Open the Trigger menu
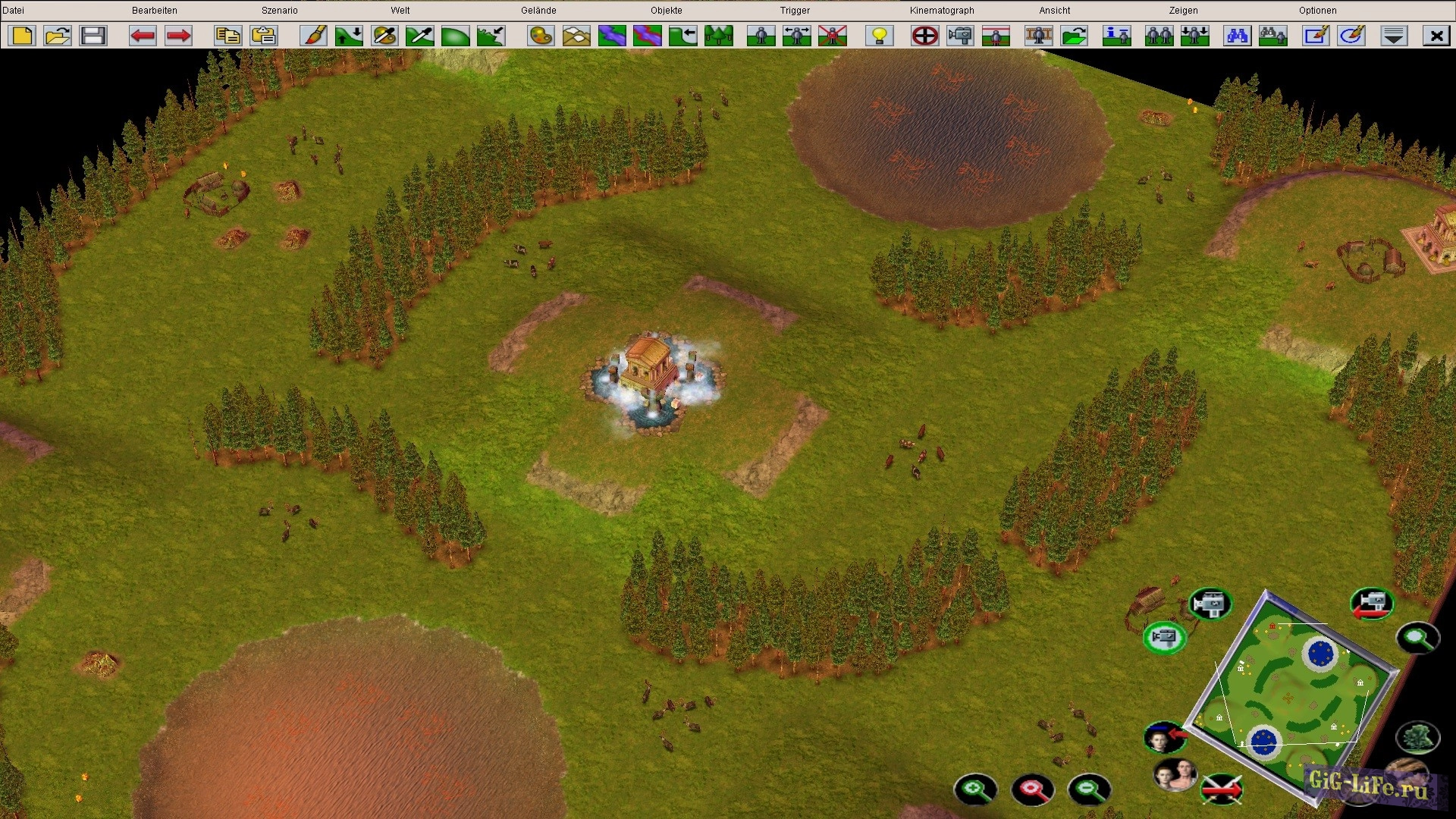The height and width of the screenshot is (819, 1456). (x=795, y=11)
